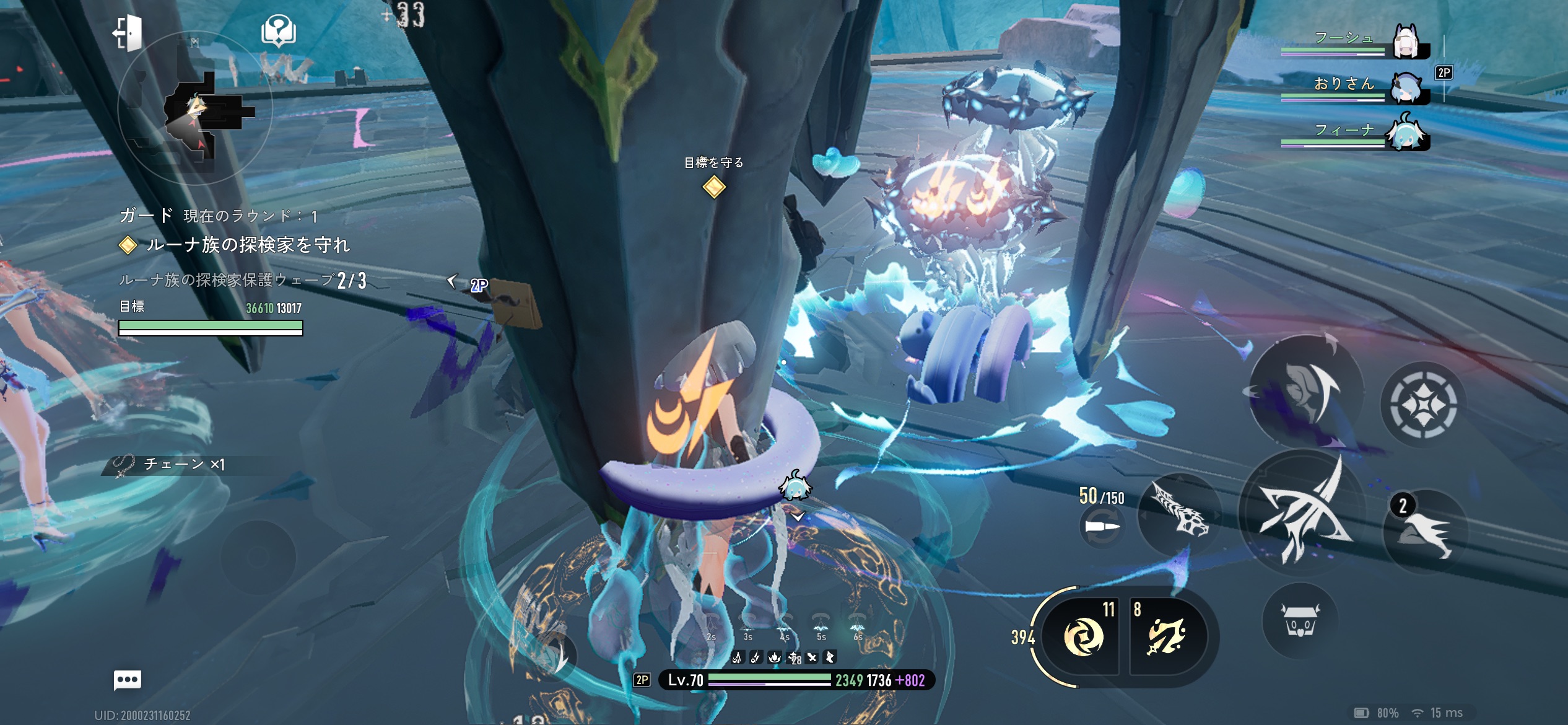Viewport: 1568px width, 725px height.
Task: Select teammate おりさん in party list
Action: click(1406, 87)
